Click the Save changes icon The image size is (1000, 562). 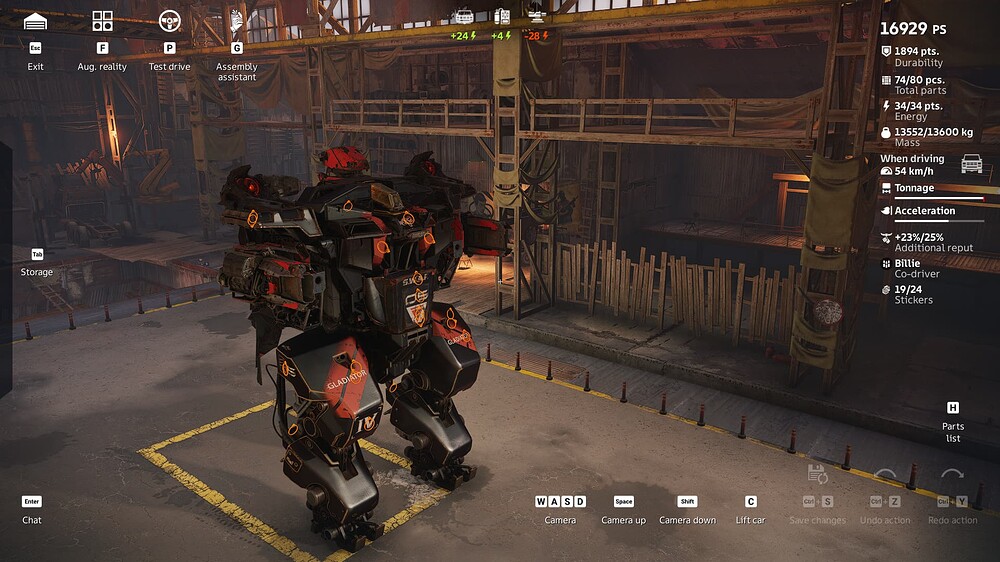[x=817, y=476]
